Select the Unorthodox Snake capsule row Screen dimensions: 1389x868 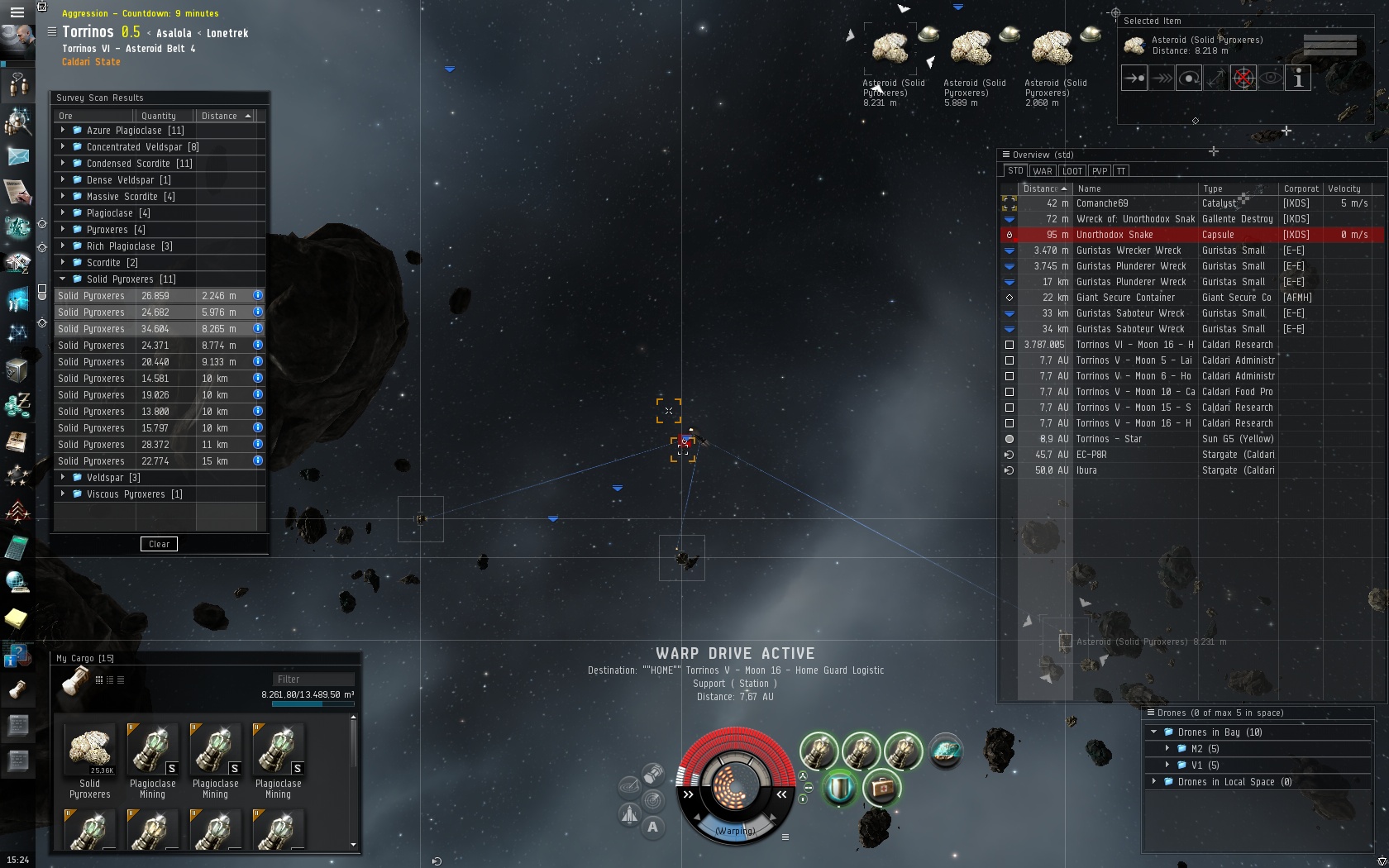1114,235
